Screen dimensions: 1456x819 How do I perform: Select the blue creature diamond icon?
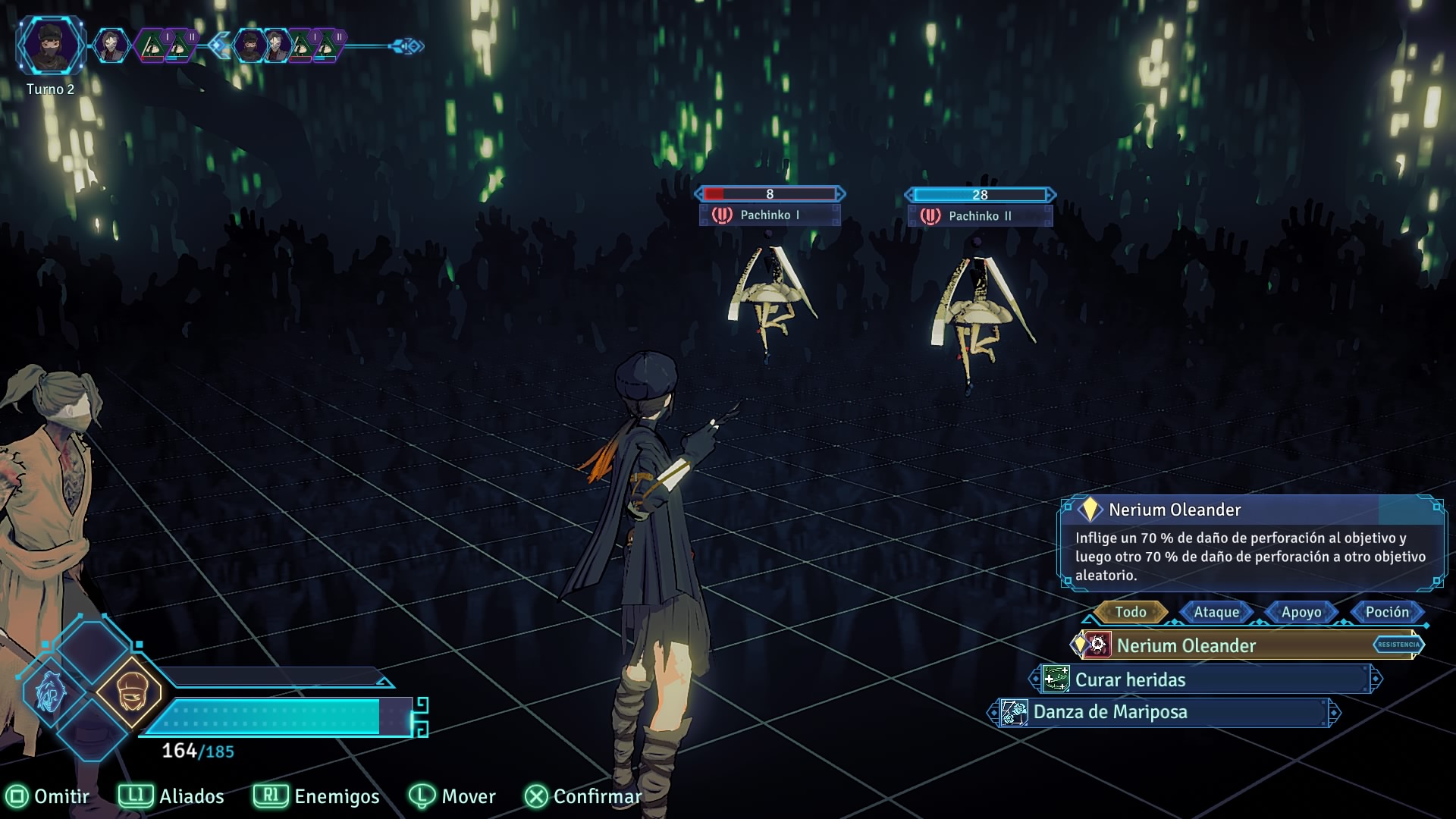tap(51, 692)
